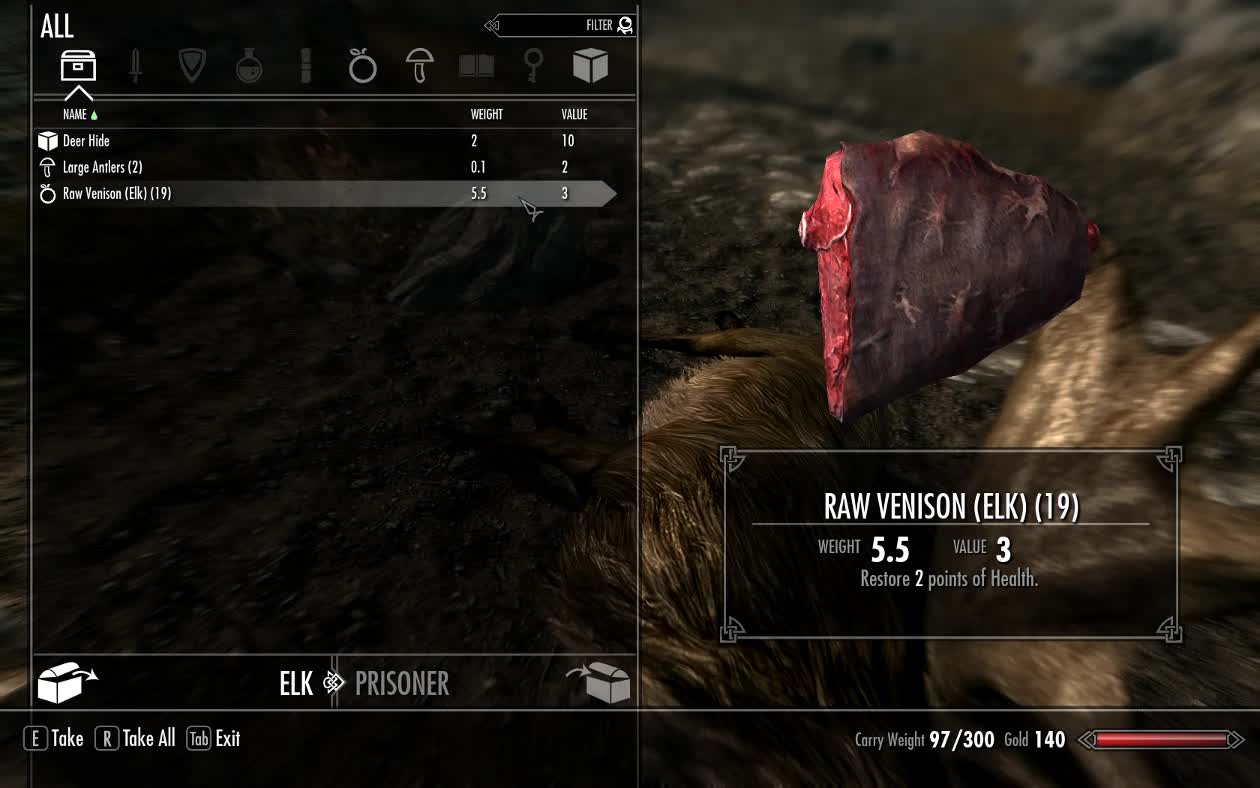Switch to the armor shield tab

191,66
